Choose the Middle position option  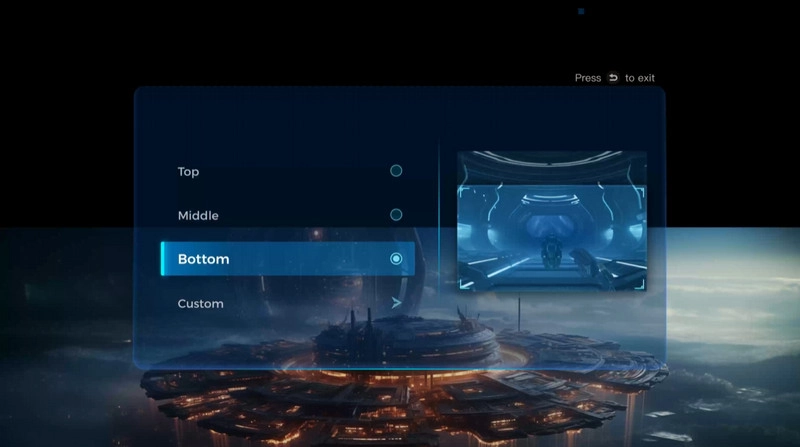tap(288, 215)
